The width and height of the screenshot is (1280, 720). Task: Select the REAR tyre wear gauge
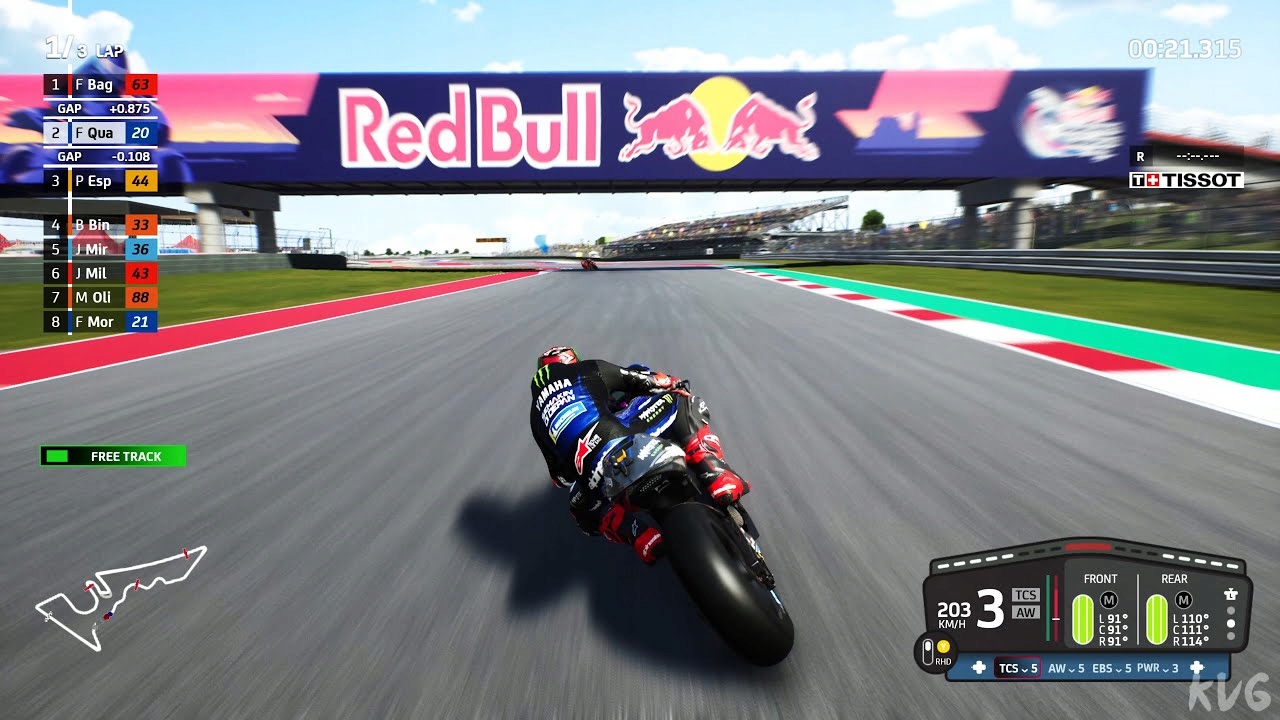[1157, 618]
